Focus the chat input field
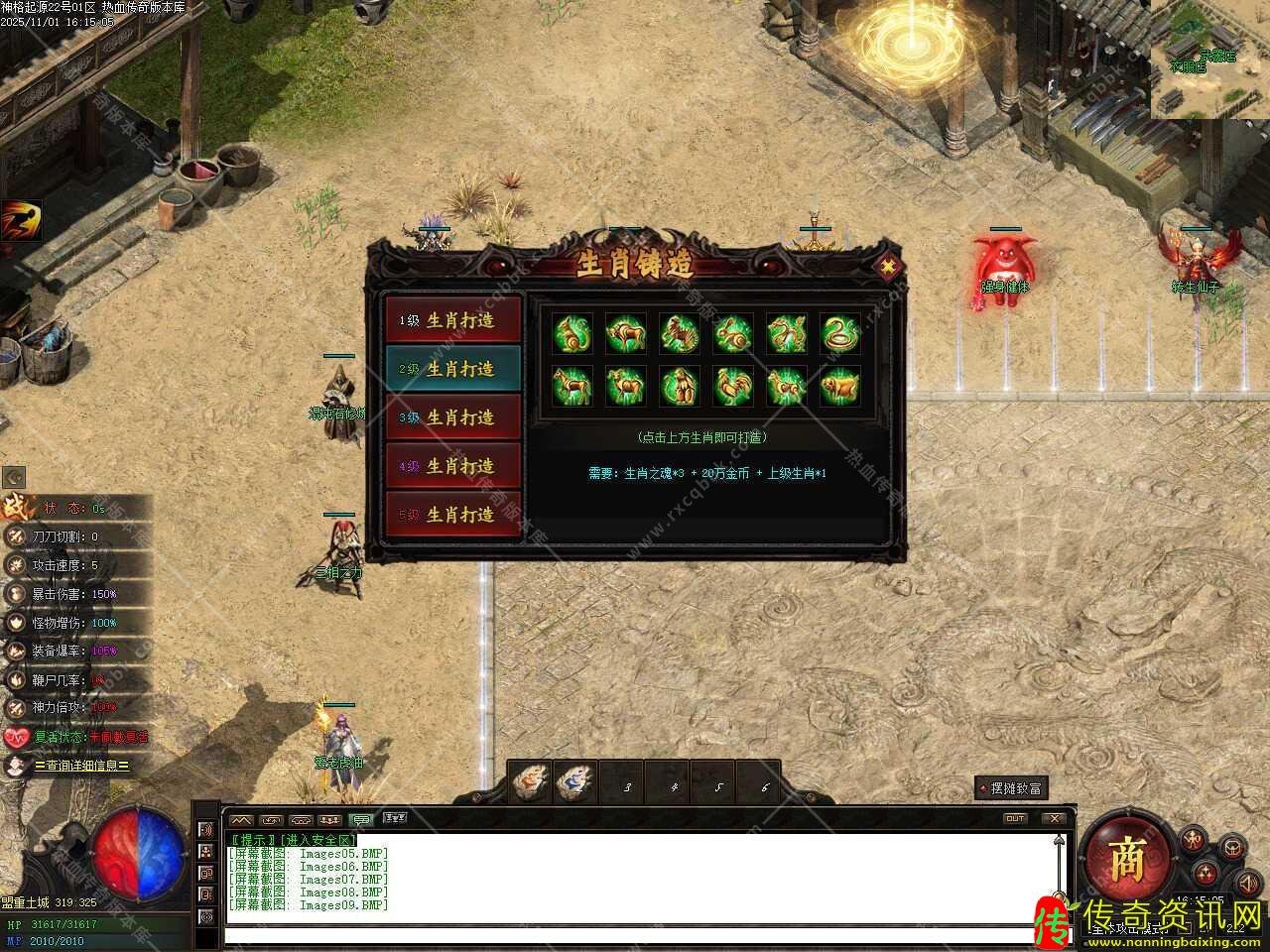The width and height of the screenshot is (1270, 952). (635, 934)
